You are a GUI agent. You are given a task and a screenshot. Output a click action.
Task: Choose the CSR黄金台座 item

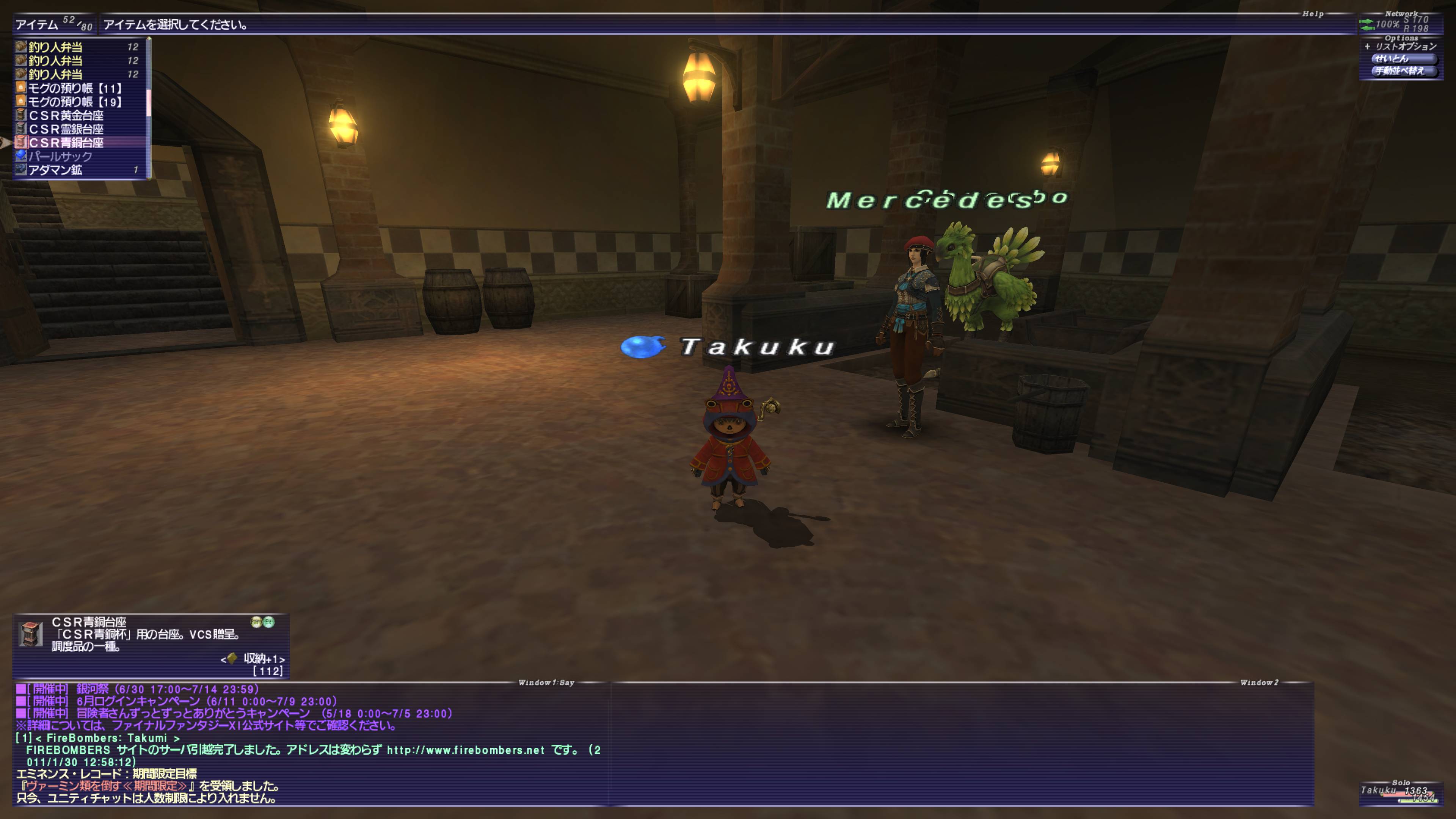pyautogui.click(x=66, y=115)
